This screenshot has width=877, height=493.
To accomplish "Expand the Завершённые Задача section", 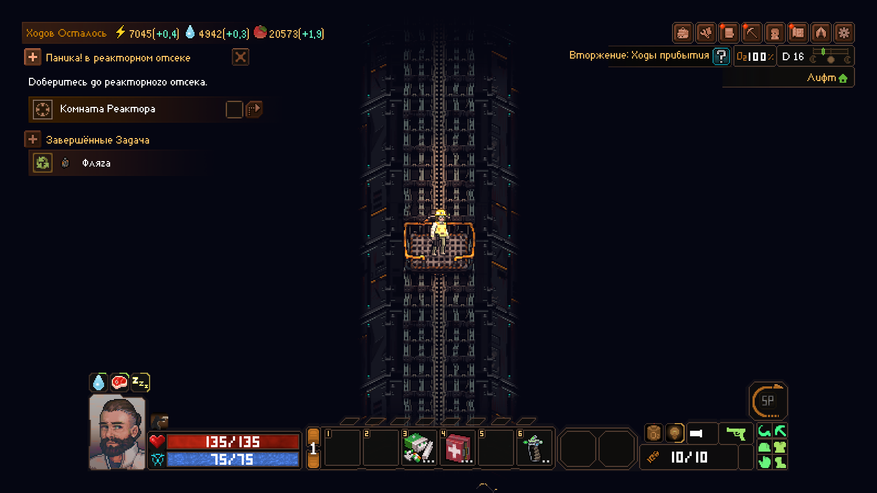I will coord(33,140).
